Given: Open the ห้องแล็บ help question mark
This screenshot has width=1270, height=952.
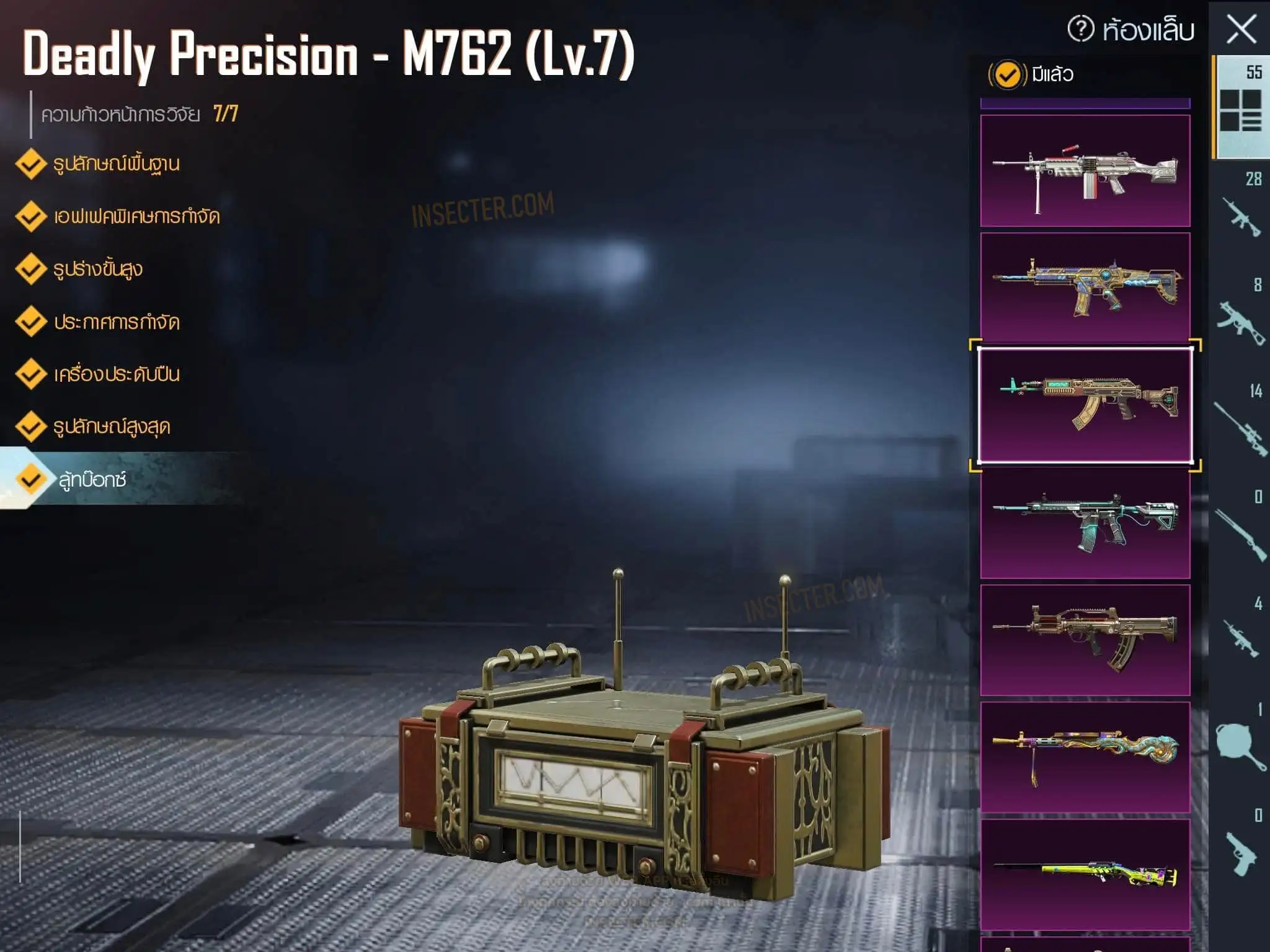Looking at the screenshot, I should pos(1080,29).
